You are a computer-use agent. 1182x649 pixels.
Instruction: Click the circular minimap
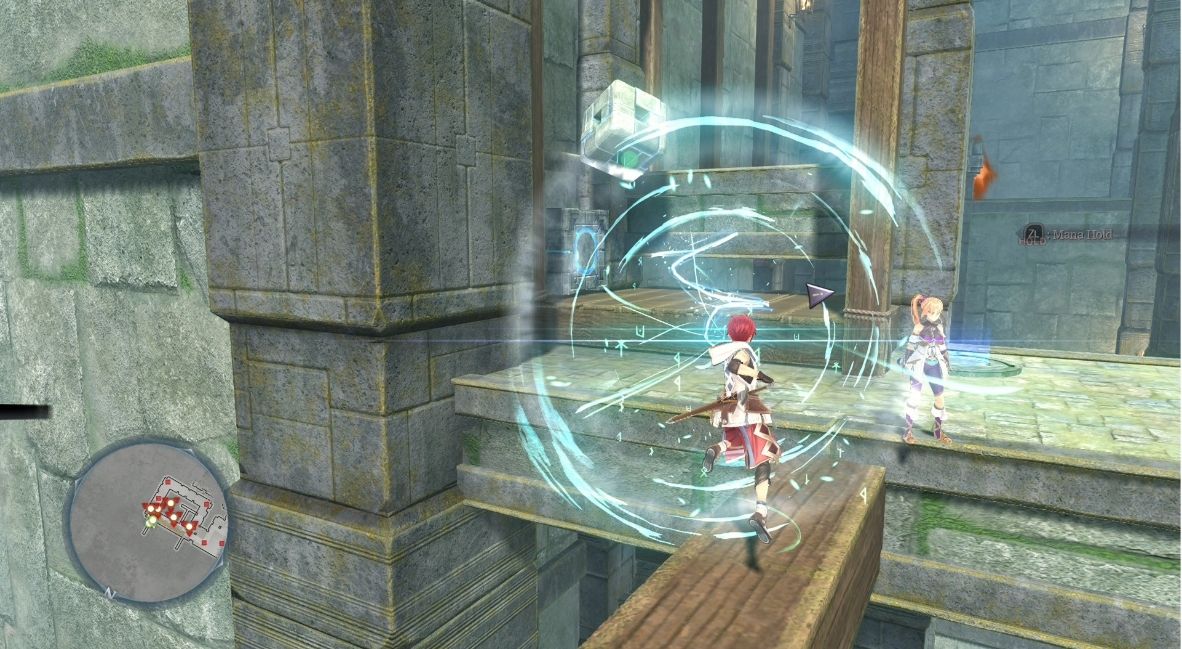pos(149,520)
